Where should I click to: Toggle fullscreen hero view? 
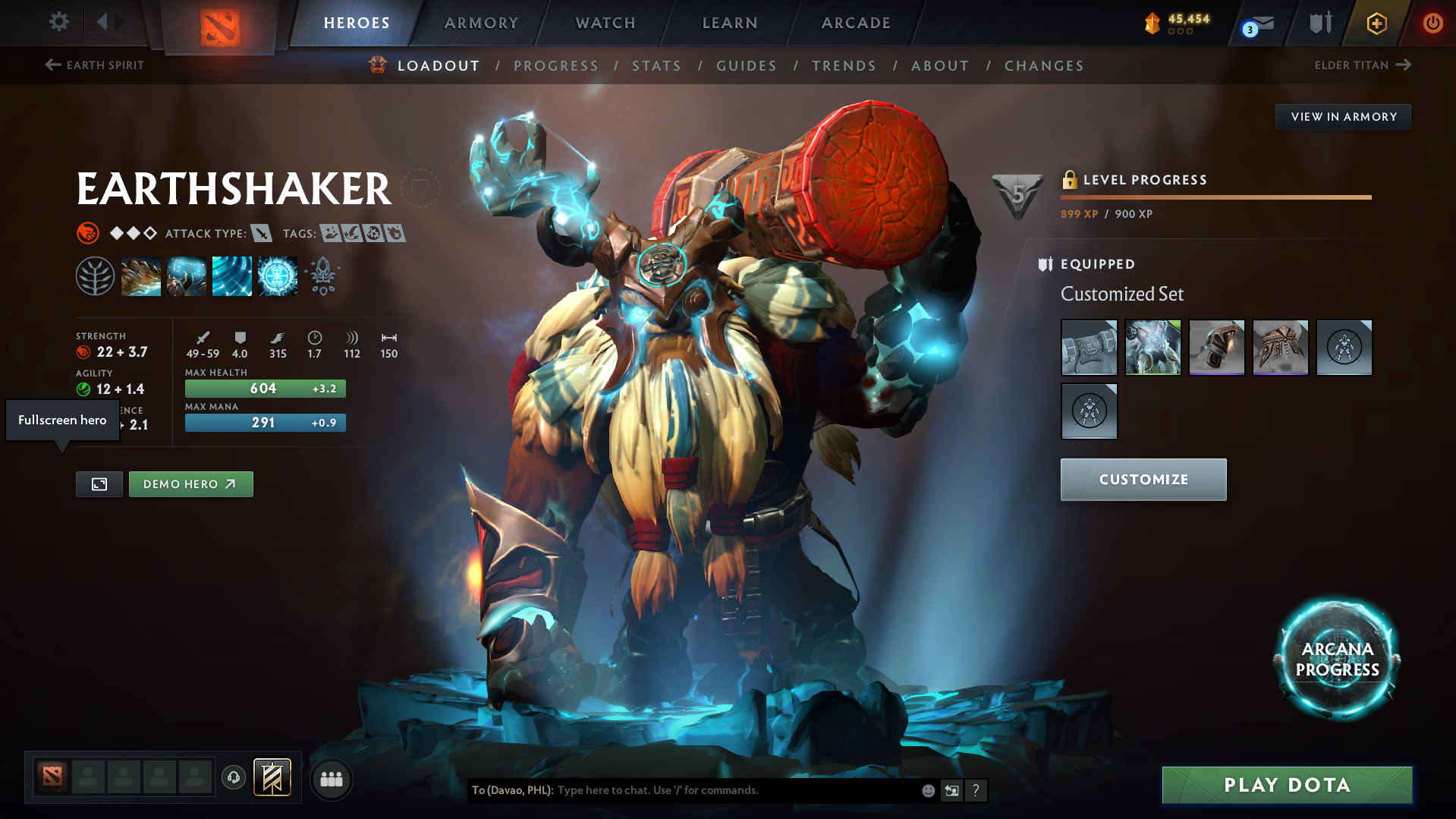[x=99, y=484]
